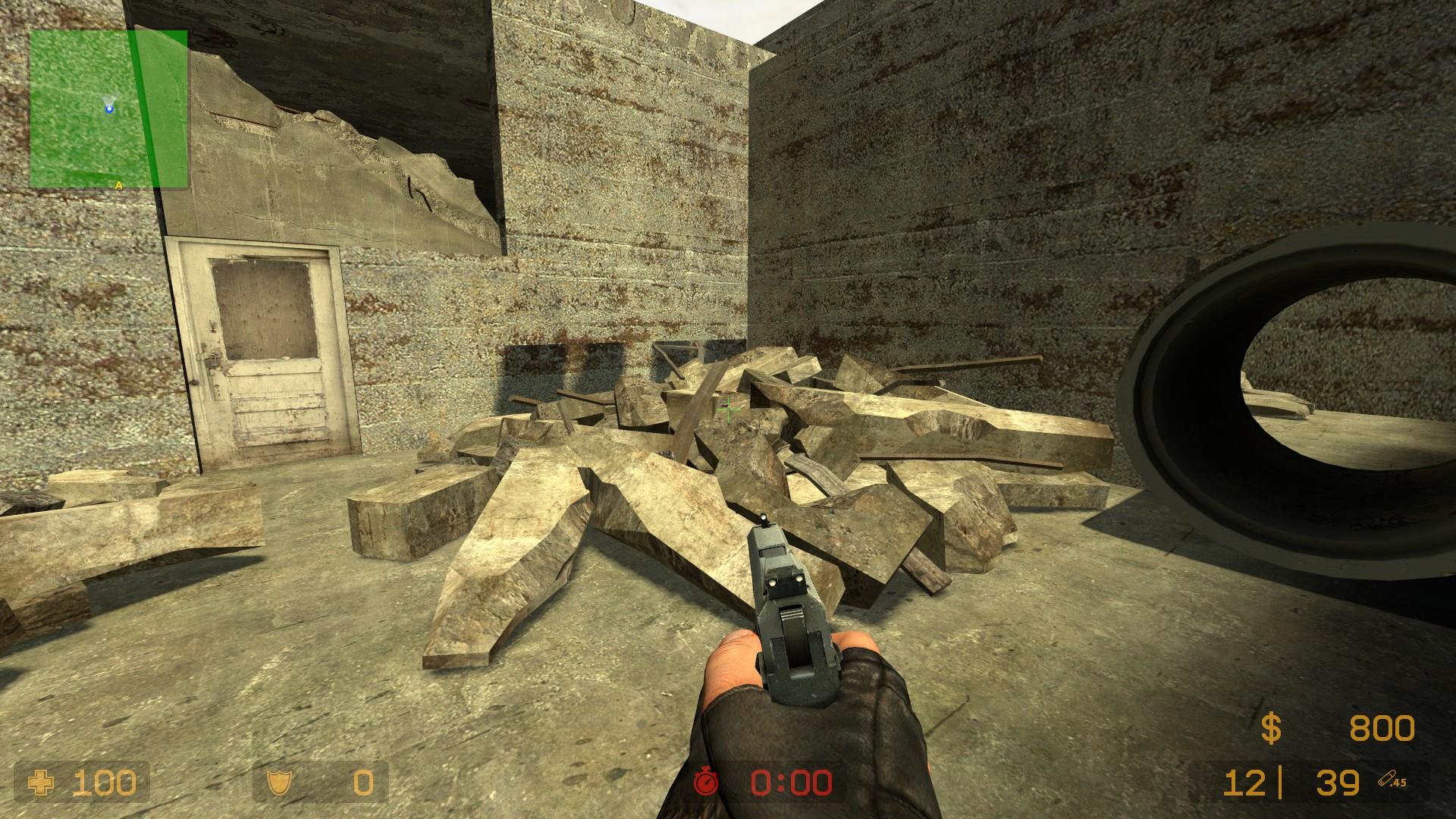This screenshot has width=1456, height=819.
Task: Click the green radar minimap
Action: (x=108, y=108)
